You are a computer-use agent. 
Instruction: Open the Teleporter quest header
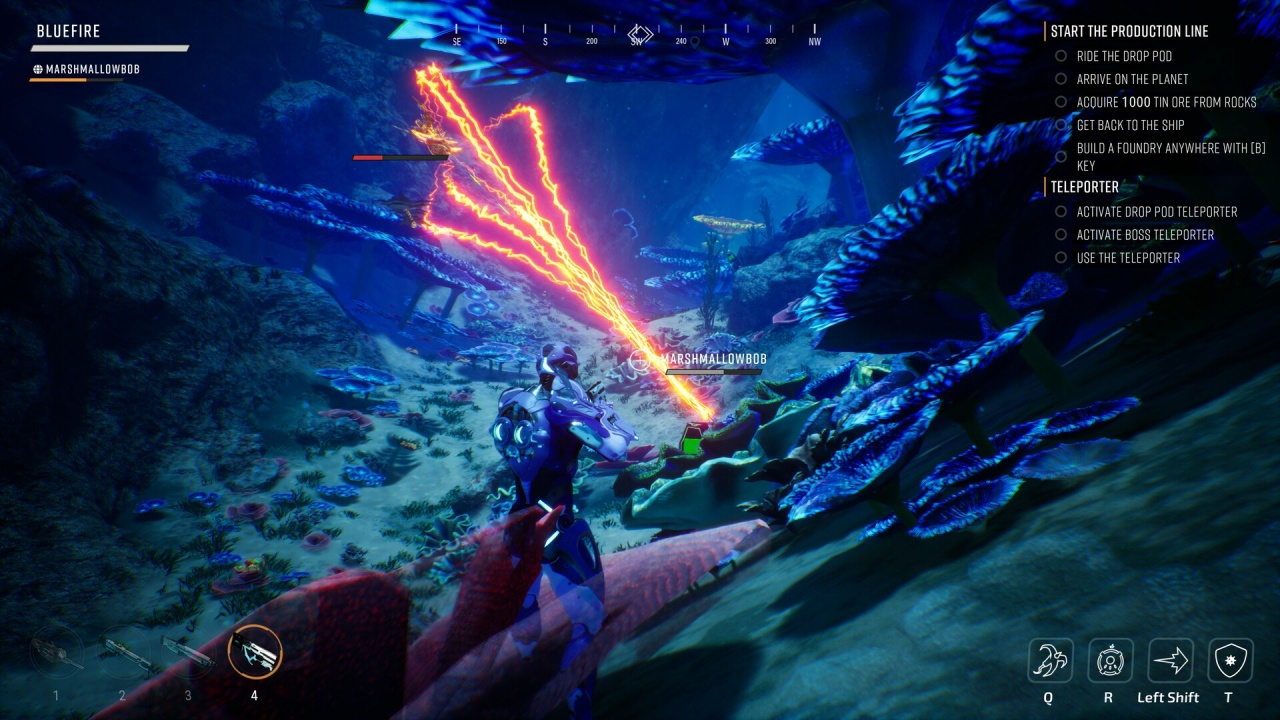[x=1084, y=187]
